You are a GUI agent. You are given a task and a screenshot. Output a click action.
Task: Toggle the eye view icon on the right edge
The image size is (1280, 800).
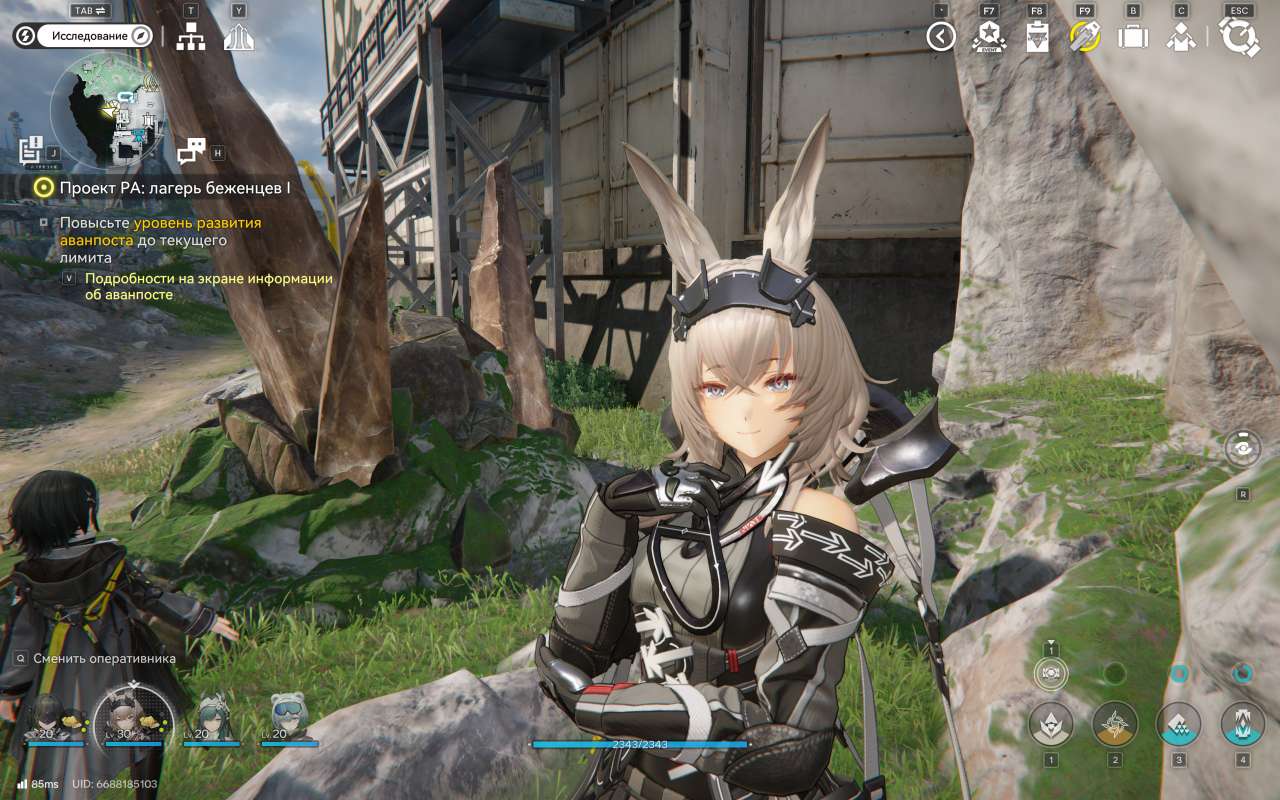click(x=1242, y=449)
